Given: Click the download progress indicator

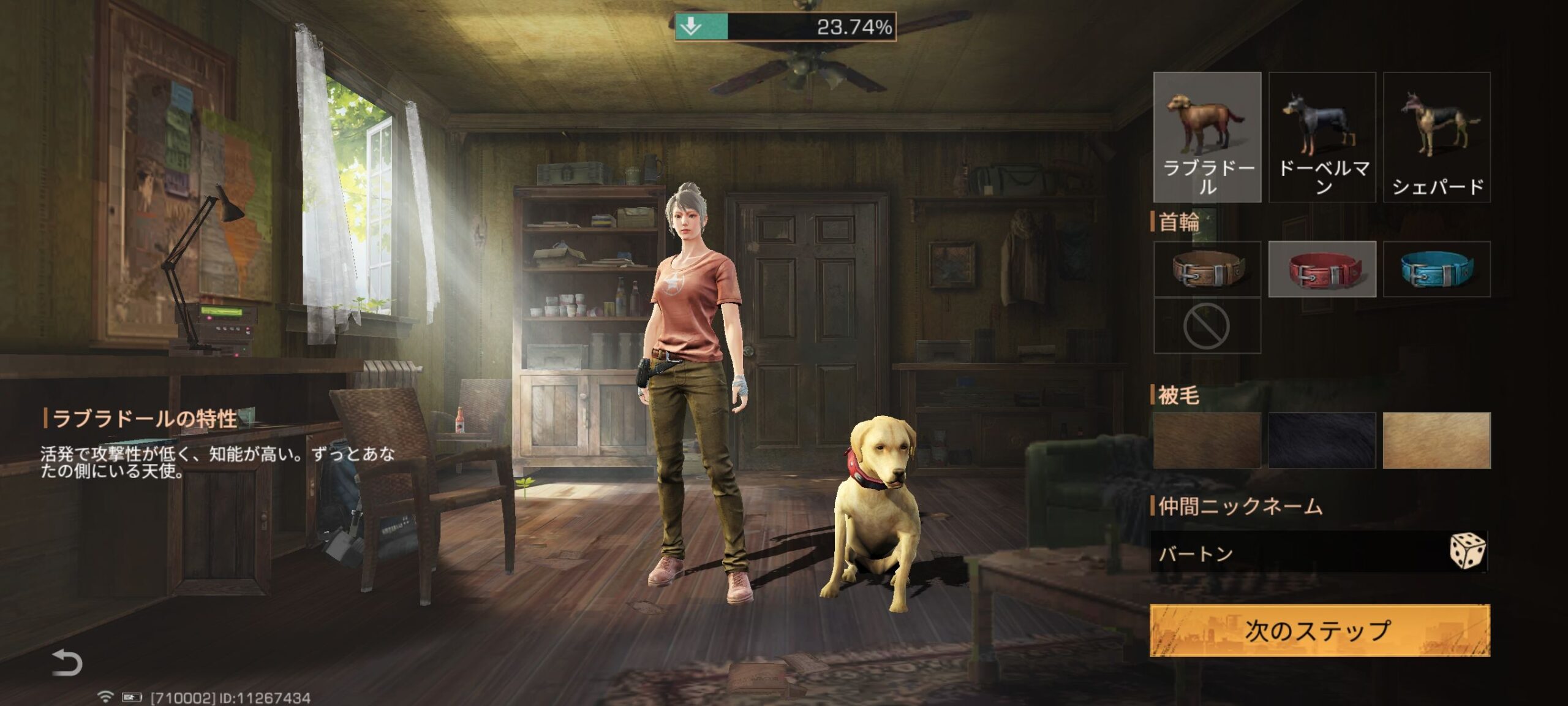Looking at the screenshot, I should click(x=785, y=27).
